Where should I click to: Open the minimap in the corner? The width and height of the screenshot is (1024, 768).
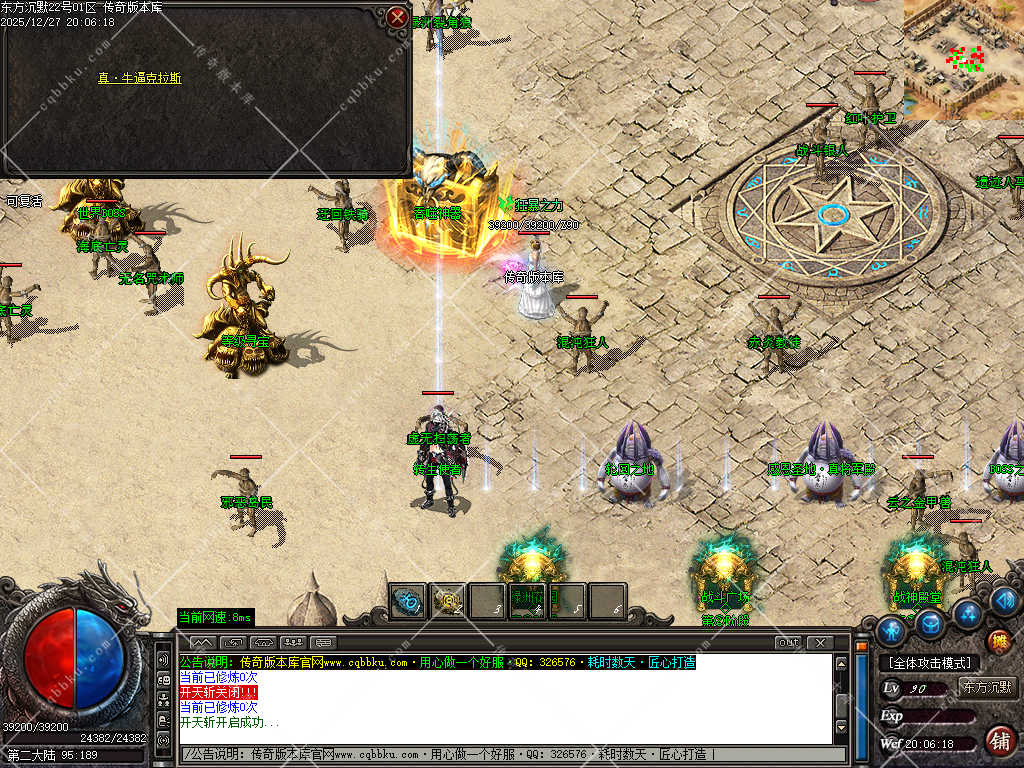coord(964,59)
